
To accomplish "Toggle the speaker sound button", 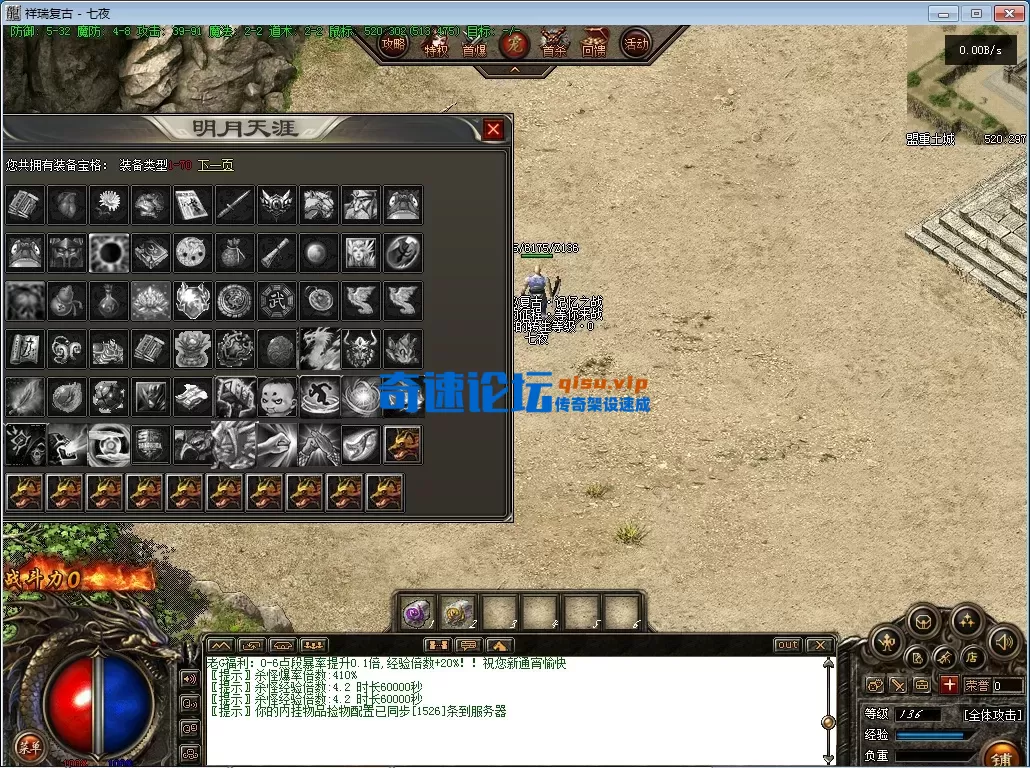I will click(x=1003, y=642).
